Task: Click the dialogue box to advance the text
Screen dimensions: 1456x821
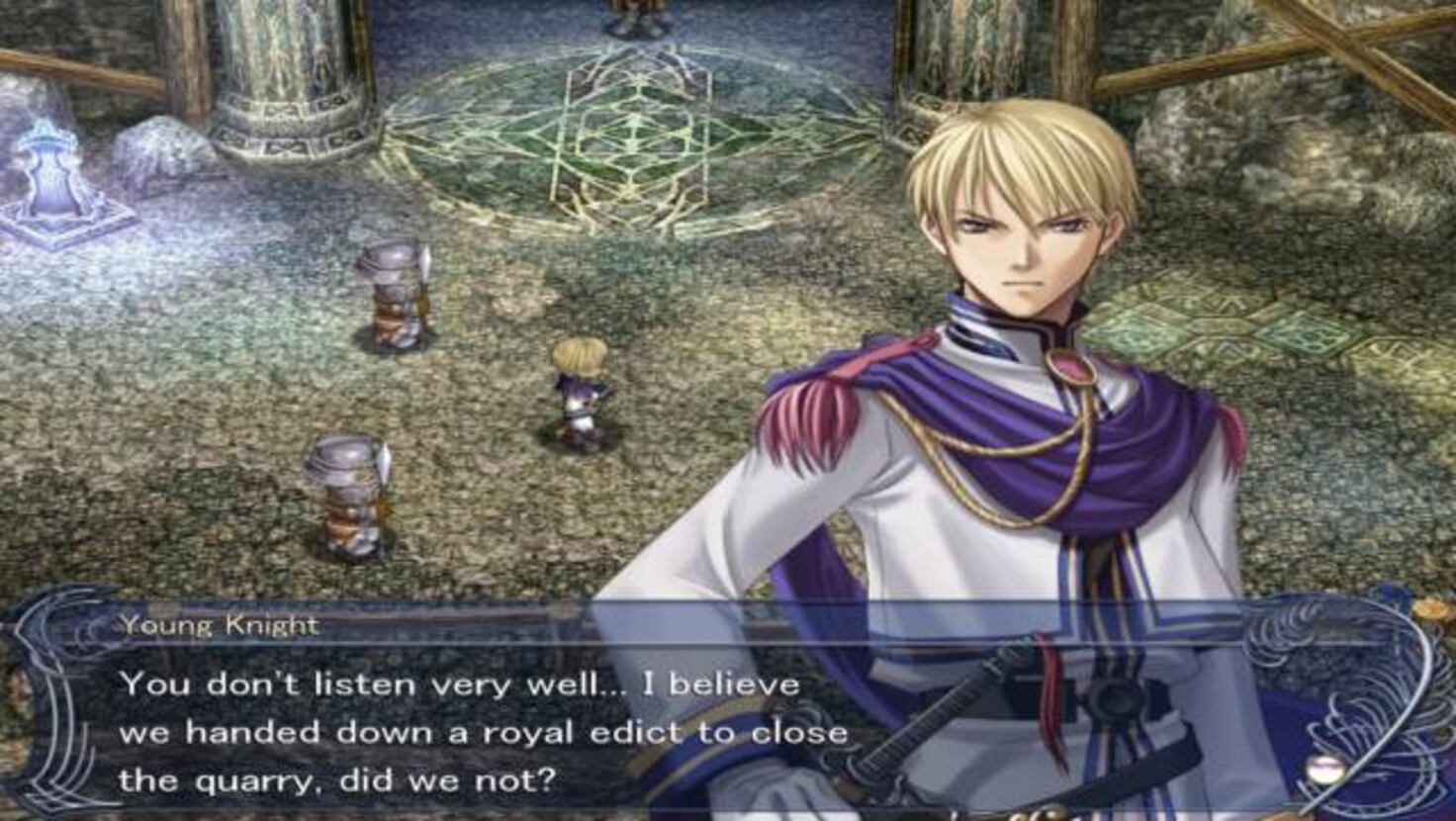Action: pyautogui.click(x=495, y=722)
